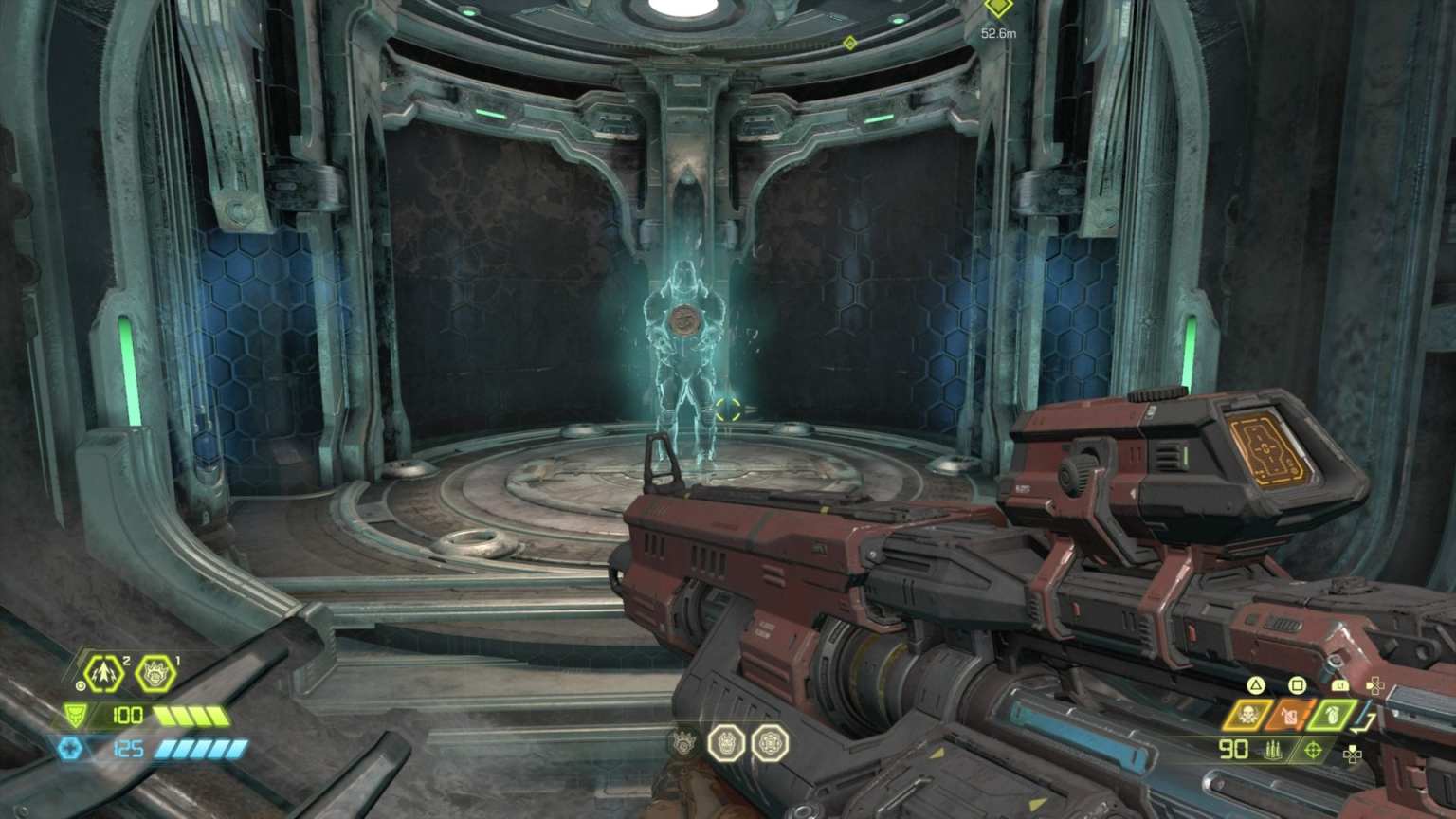Click the bullet ammo icon beside 90

coord(1273,750)
